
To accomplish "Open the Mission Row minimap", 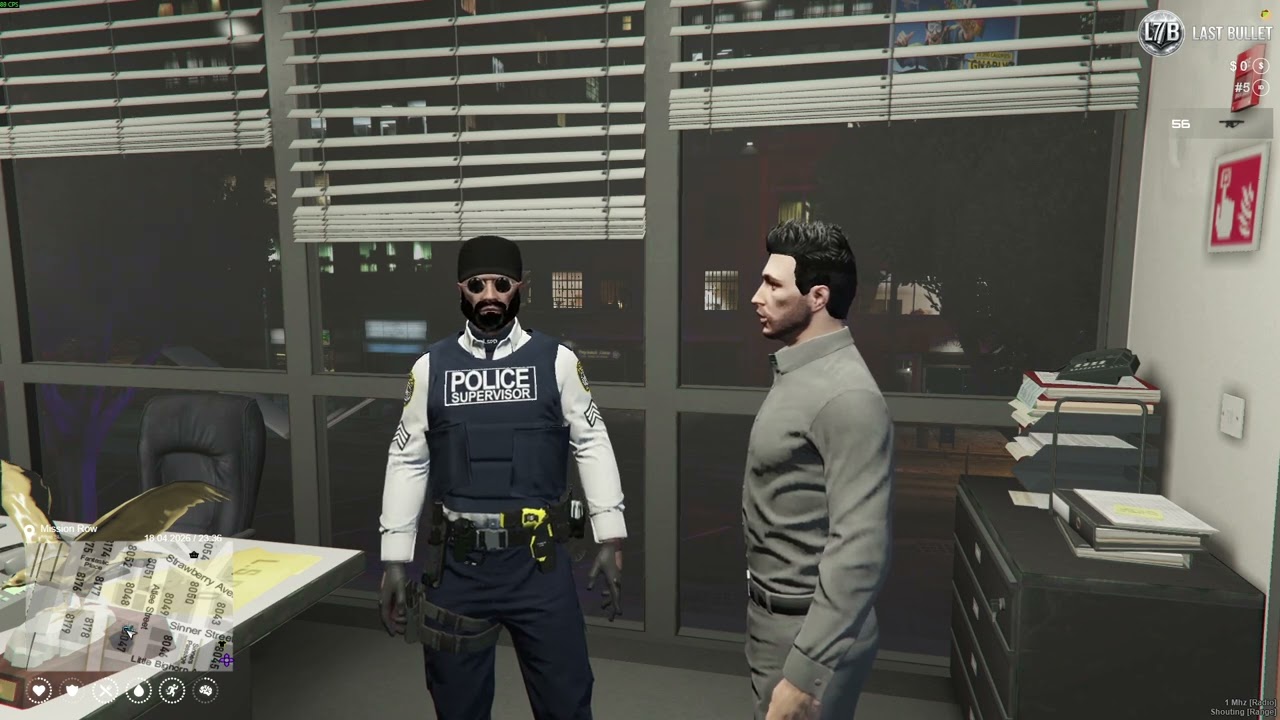I will [120, 600].
